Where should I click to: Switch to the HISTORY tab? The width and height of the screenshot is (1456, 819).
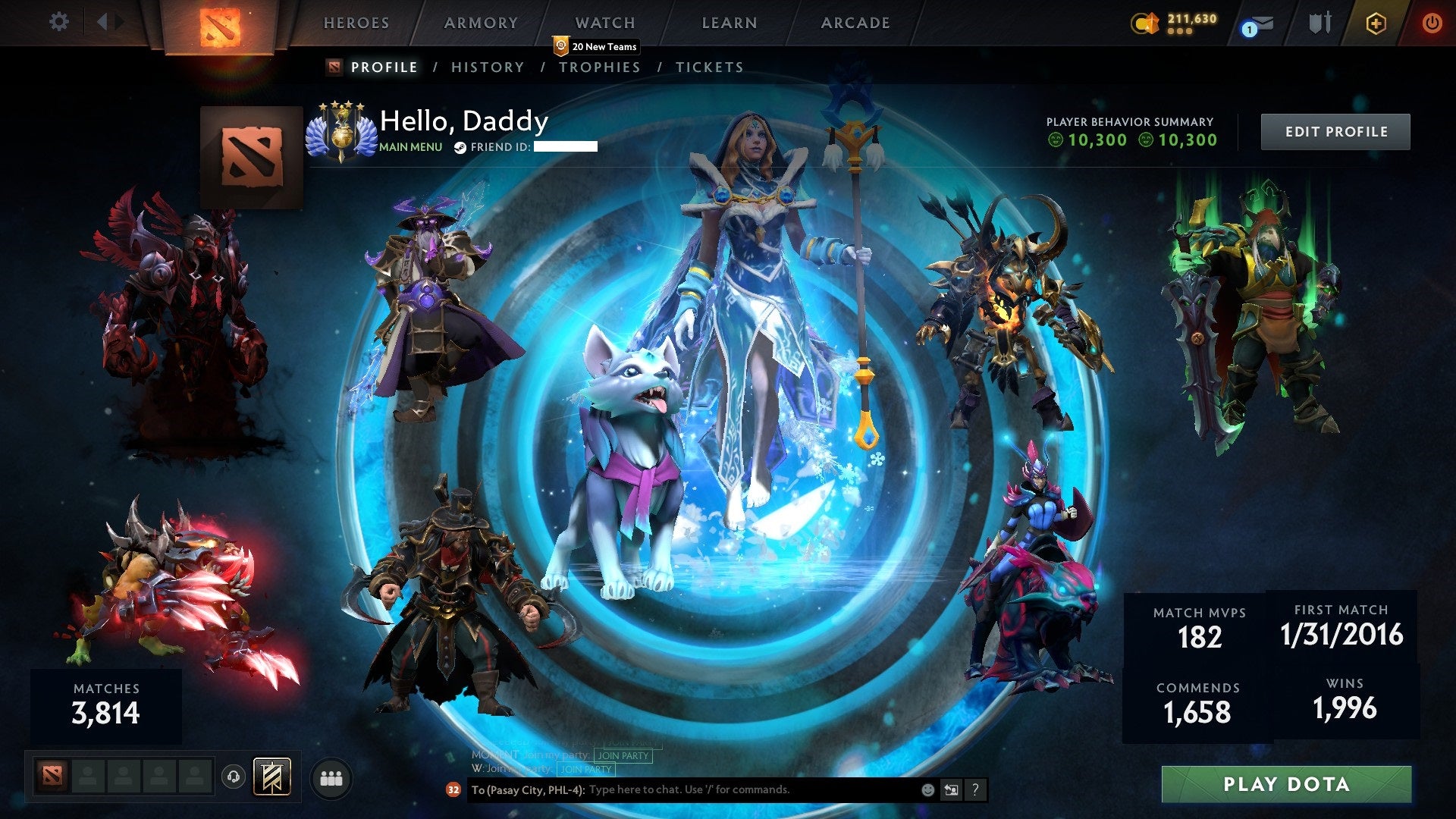pos(487,67)
